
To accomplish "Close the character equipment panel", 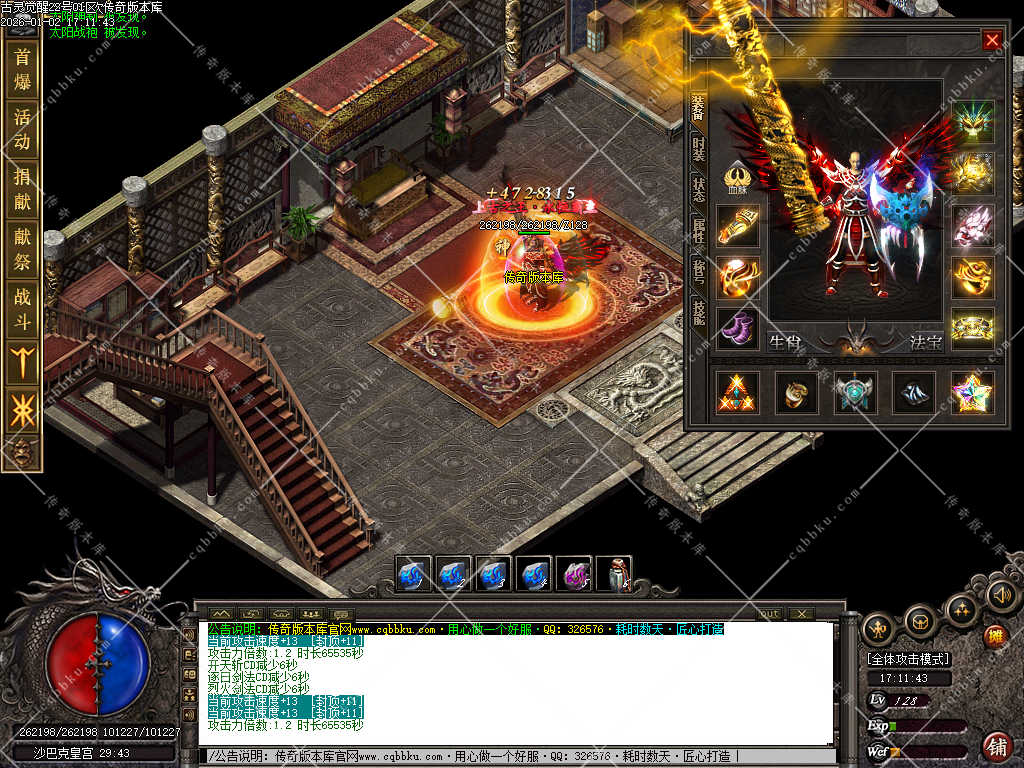I will click(991, 40).
